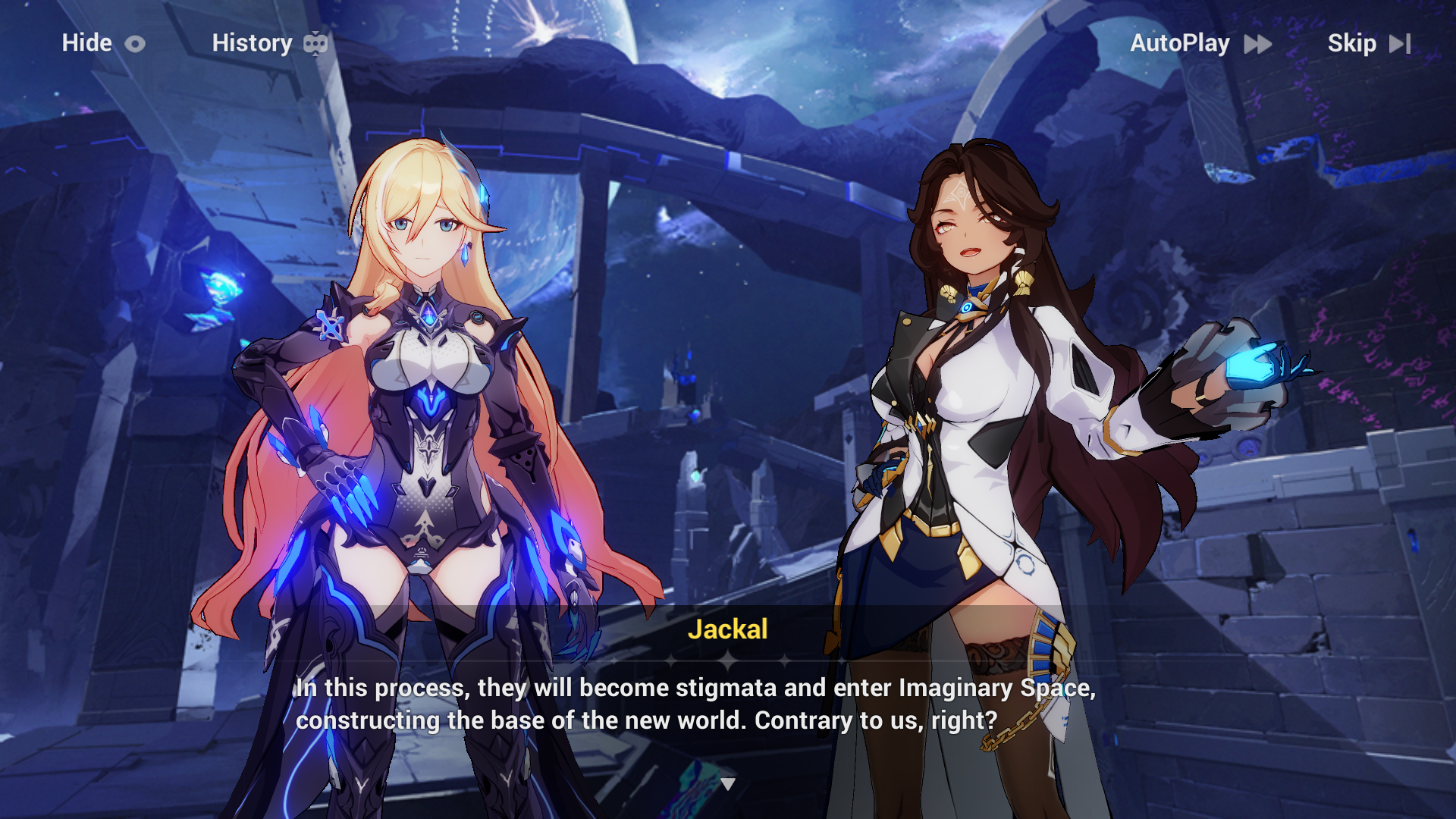The image size is (1456, 819).
Task: Skip the cutscene dialogue
Action: click(x=1368, y=43)
